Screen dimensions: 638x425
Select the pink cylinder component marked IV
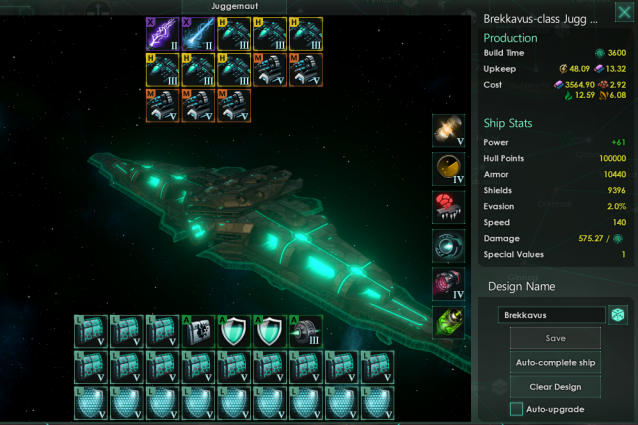click(448, 284)
